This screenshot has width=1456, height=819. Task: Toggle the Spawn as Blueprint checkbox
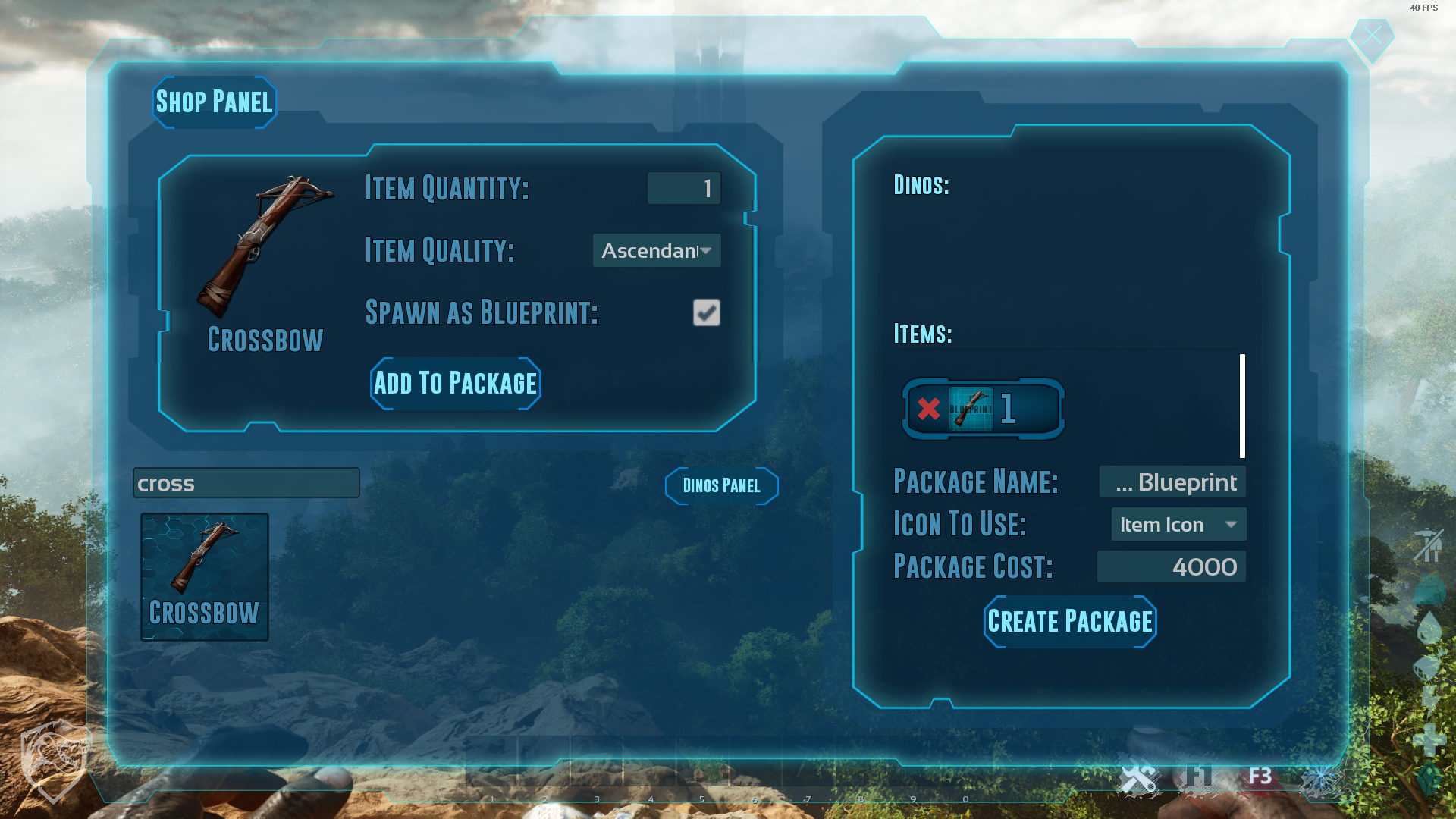(x=706, y=312)
